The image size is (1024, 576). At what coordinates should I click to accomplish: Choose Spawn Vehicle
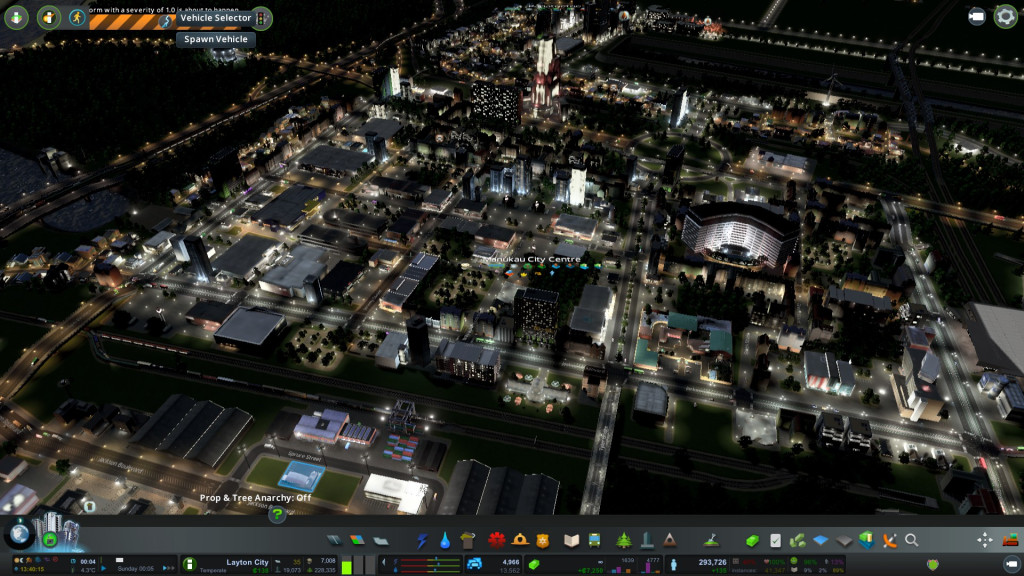pos(215,39)
